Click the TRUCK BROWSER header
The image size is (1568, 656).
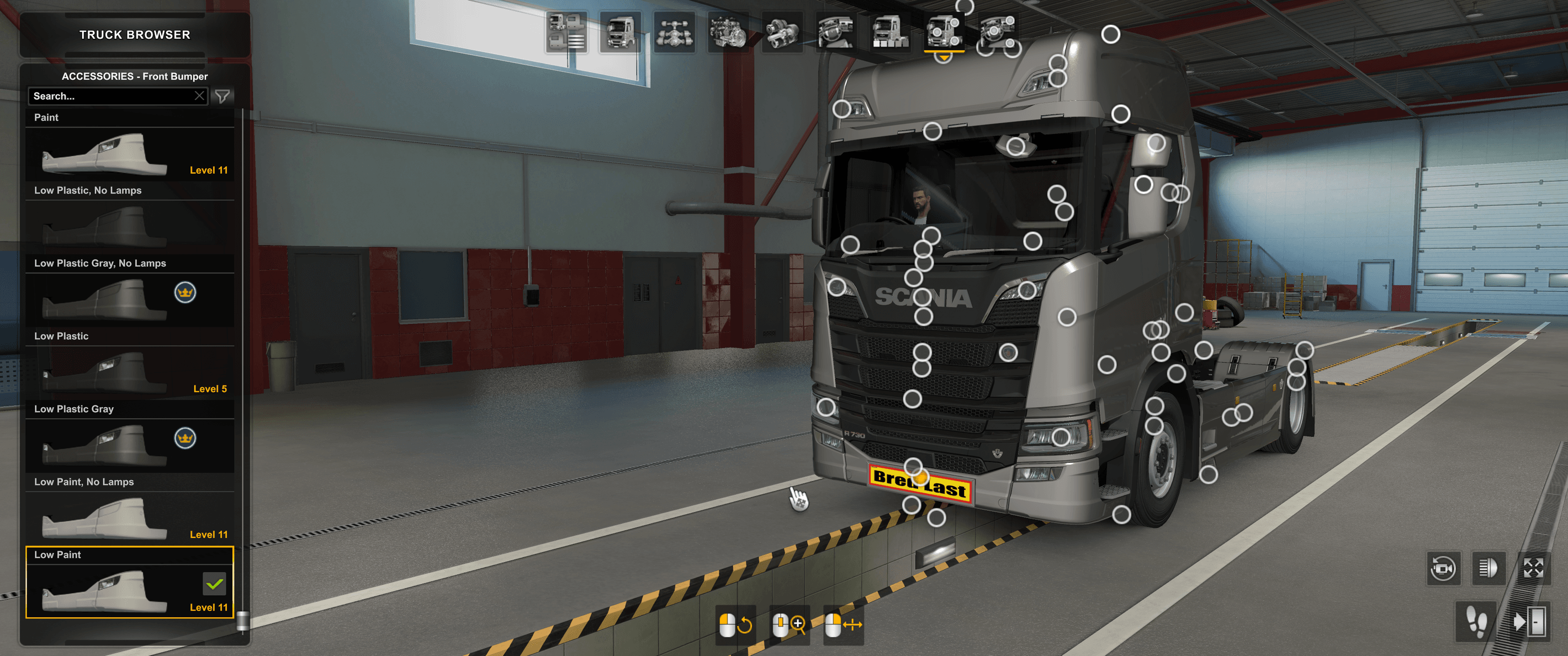[x=134, y=35]
